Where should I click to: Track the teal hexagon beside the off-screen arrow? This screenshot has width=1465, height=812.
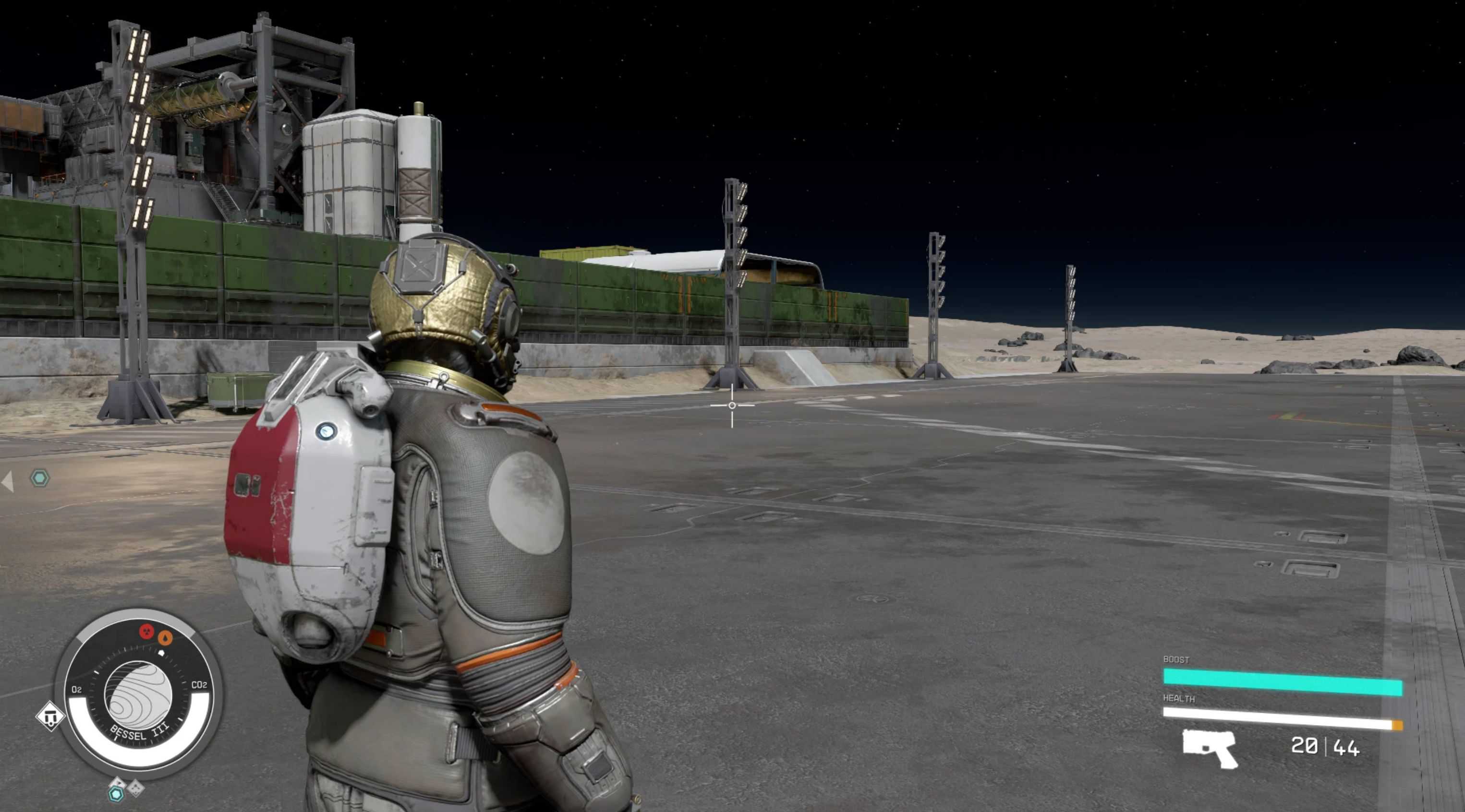tap(40, 478)
